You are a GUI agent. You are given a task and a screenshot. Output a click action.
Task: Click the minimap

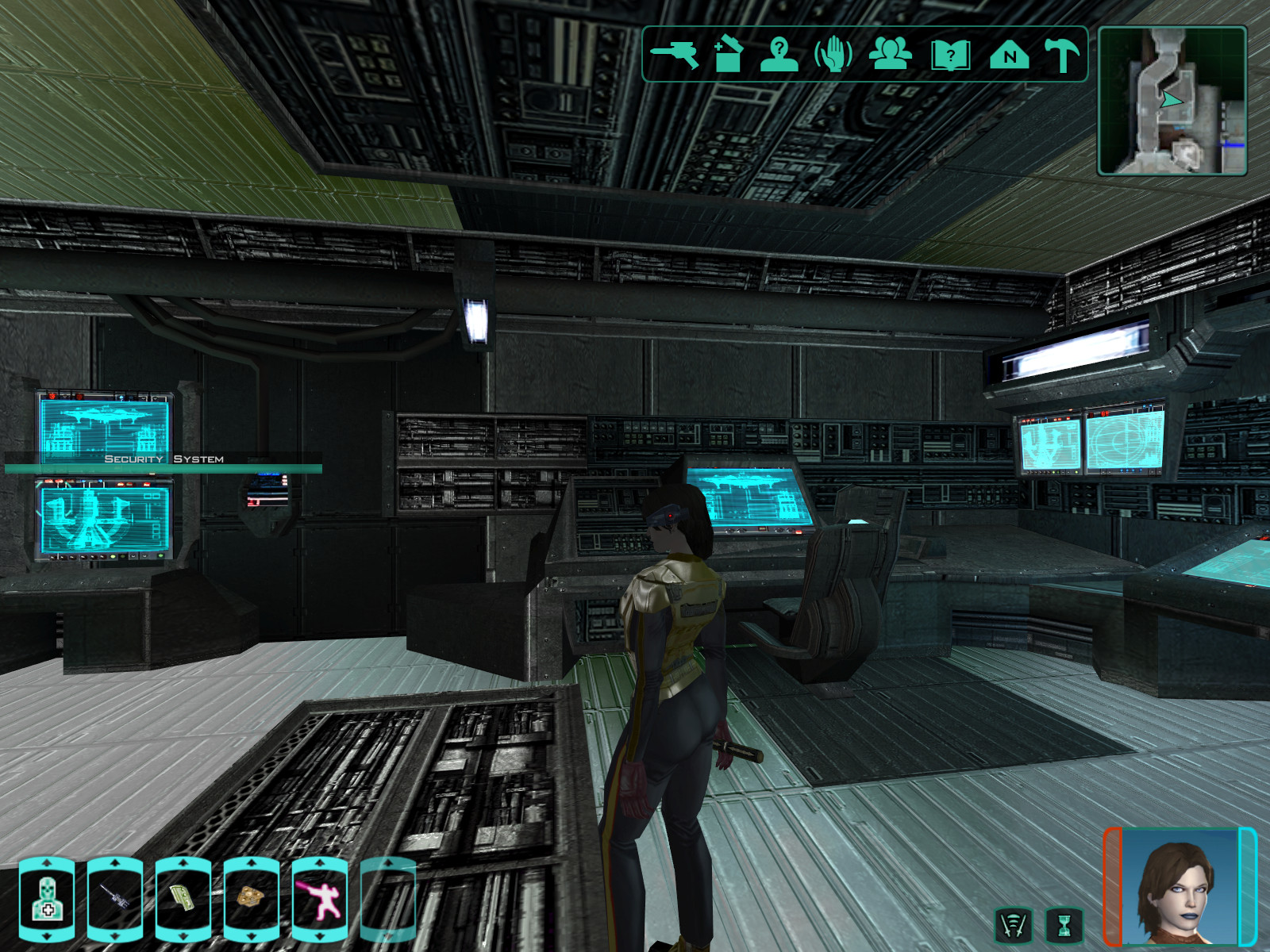(1172, 101)
